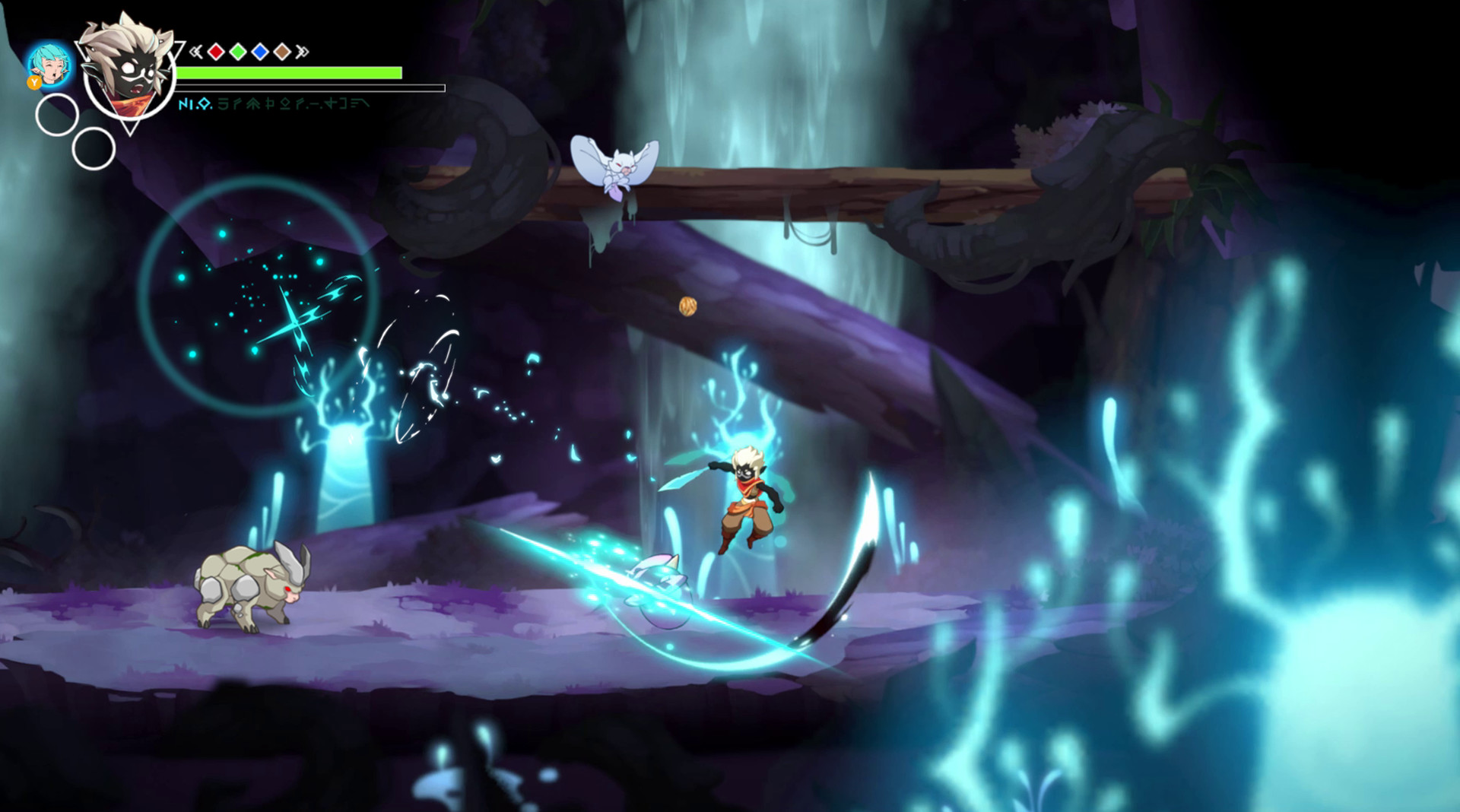Select the red diamond aspect icon
Image resolution: width=1460 pixels, height=812 pixels.
[x=215, y=51]
